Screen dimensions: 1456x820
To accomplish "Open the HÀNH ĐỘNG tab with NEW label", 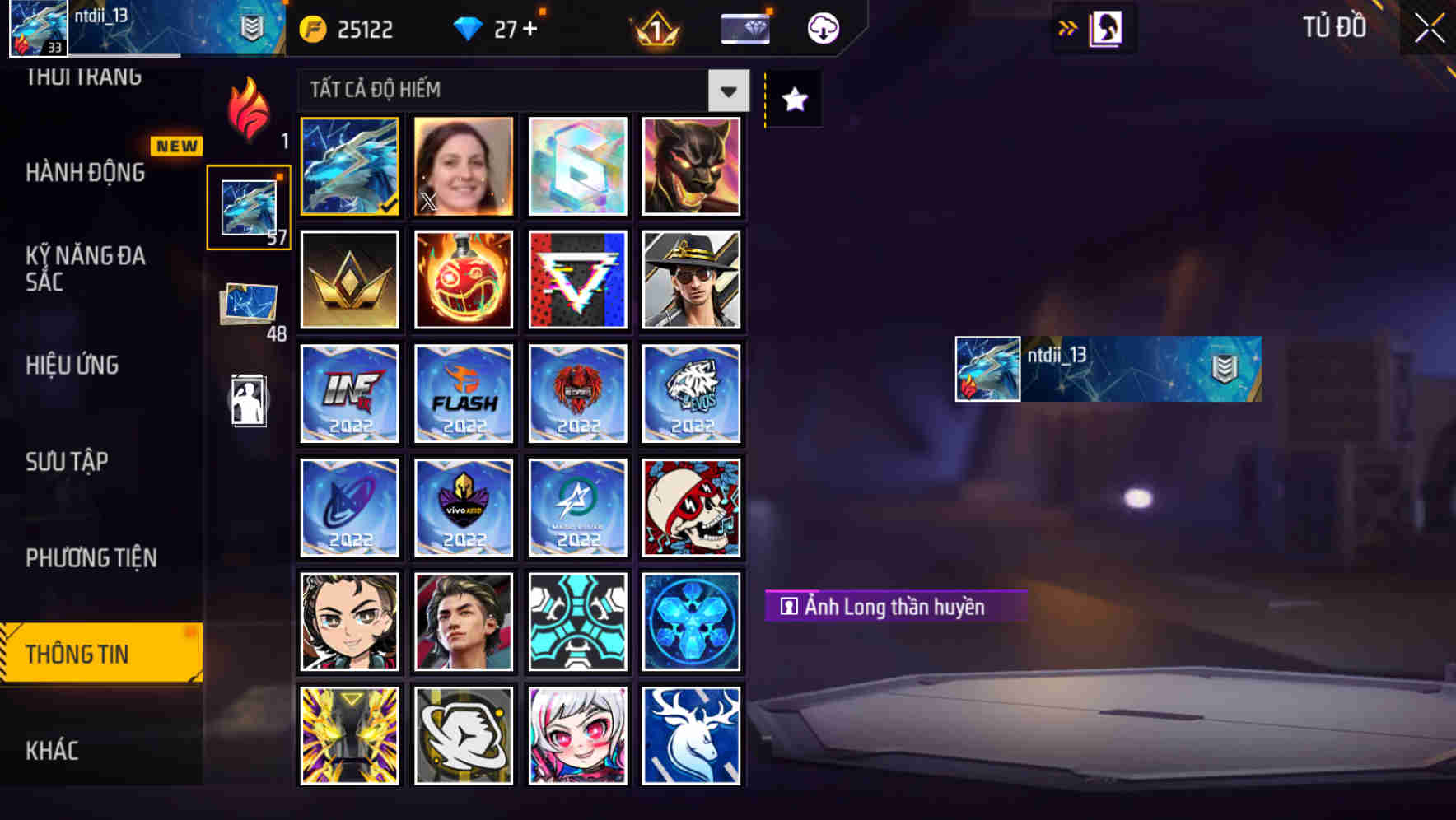I will pyautogui.click(x=85, y=173).
